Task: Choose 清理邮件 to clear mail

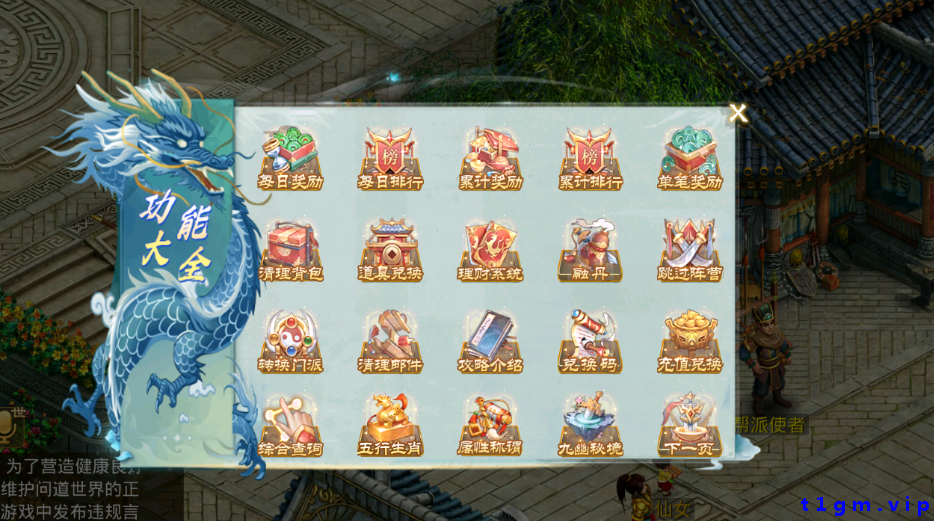Action: [x=391, y=341]
